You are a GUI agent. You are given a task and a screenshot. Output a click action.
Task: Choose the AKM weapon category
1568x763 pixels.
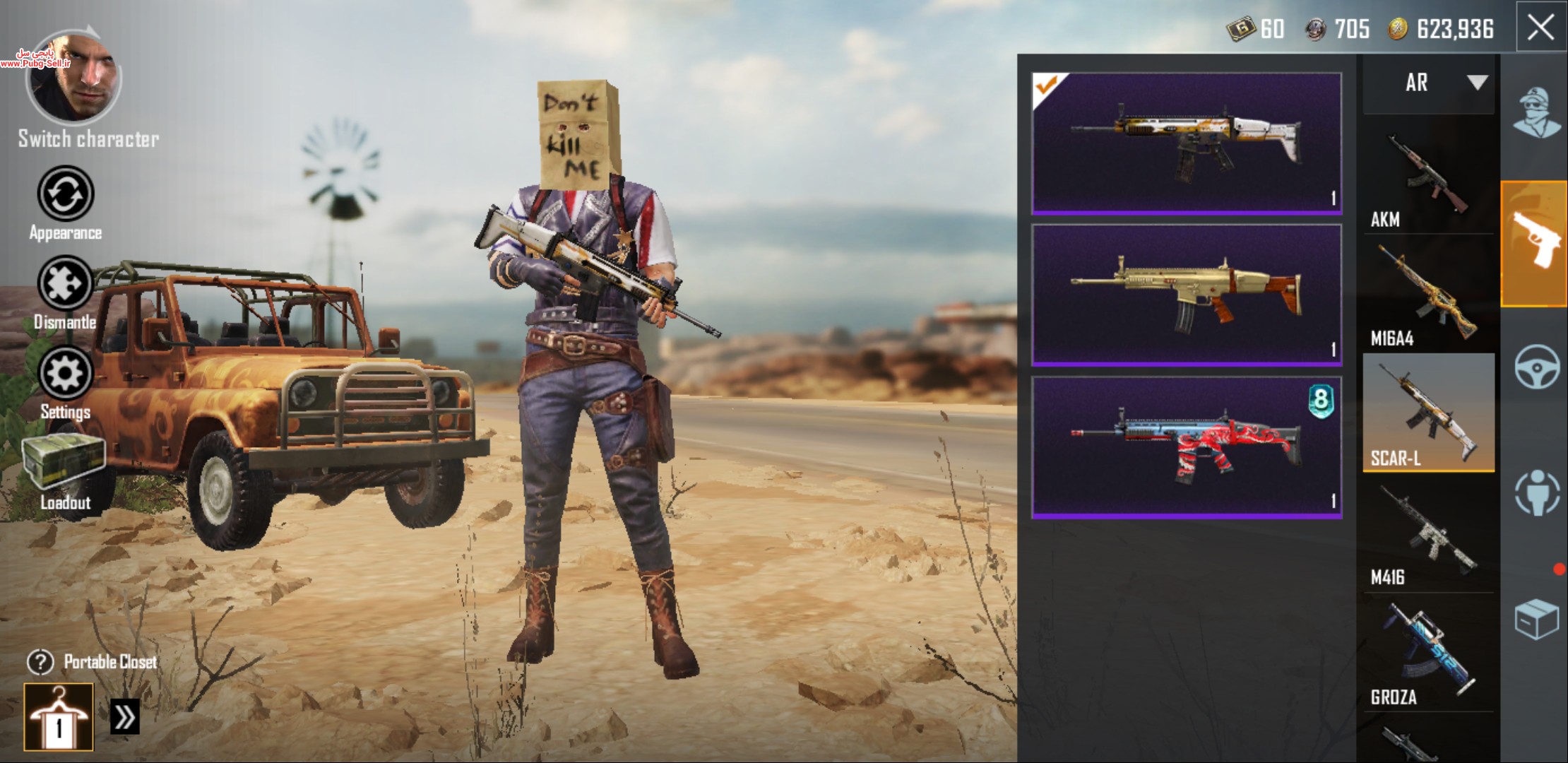pyautogui.click(x=1428, y=177)
